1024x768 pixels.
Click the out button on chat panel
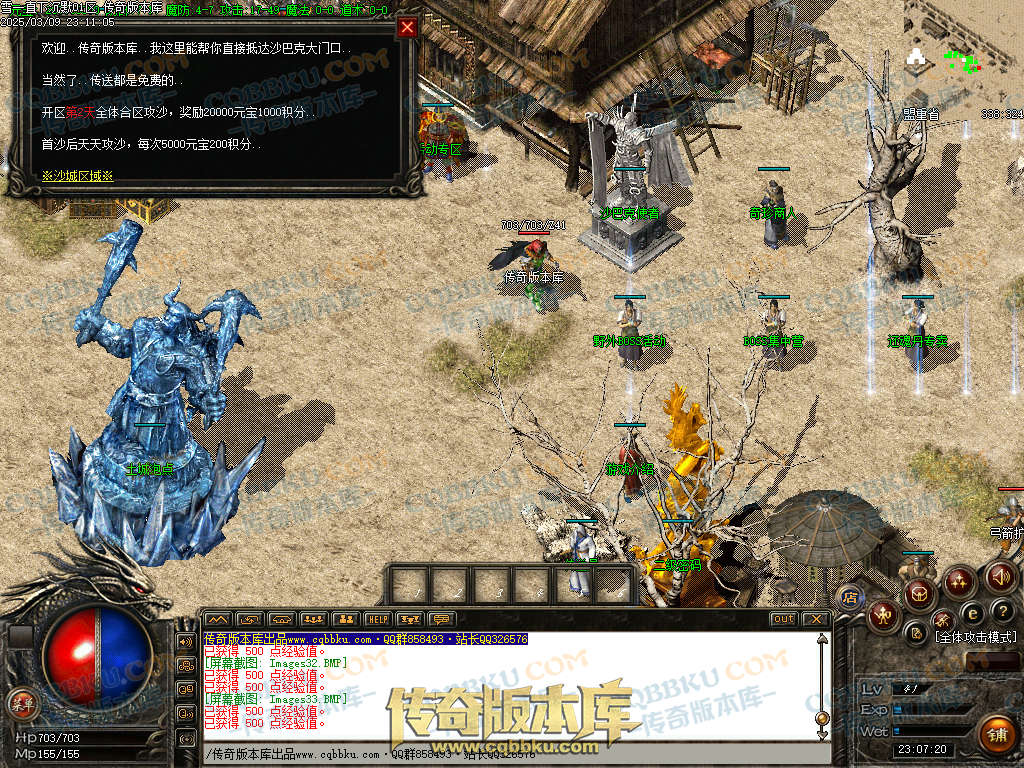784,619
